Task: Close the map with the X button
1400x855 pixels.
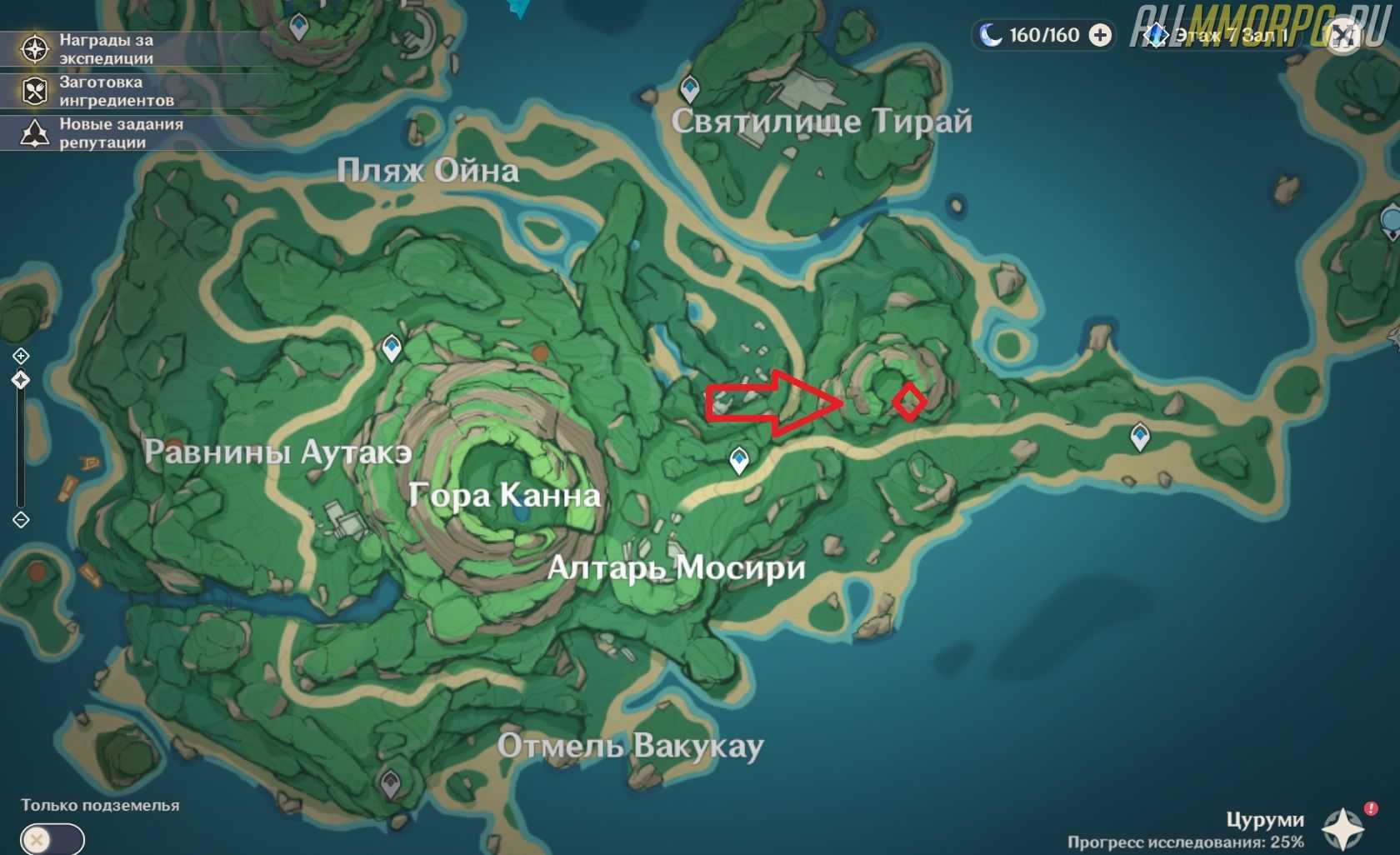Action: pos(1342,35)
